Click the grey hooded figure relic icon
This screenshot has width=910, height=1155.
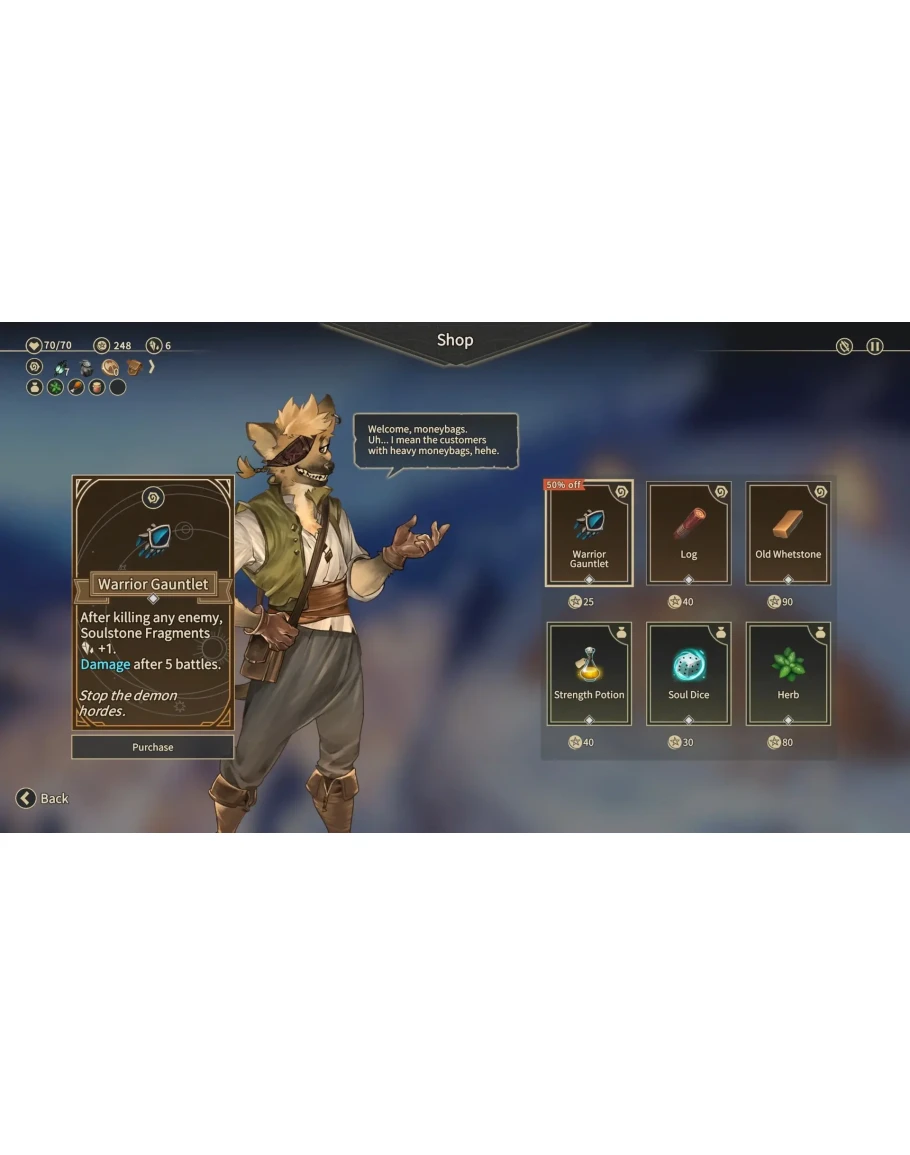point(86,367)
